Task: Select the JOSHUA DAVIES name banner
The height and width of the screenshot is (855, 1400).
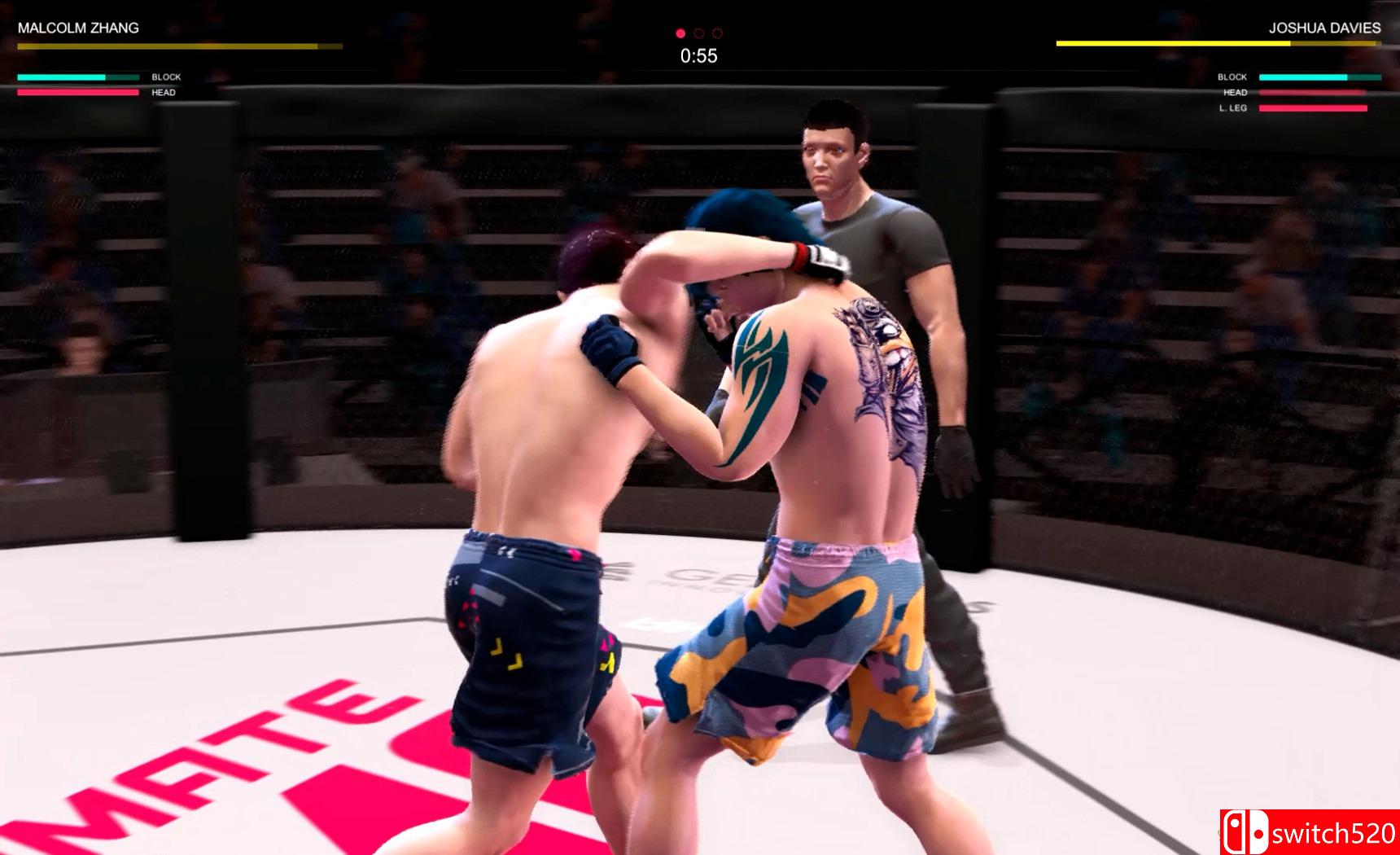Action: (1327, 25)
